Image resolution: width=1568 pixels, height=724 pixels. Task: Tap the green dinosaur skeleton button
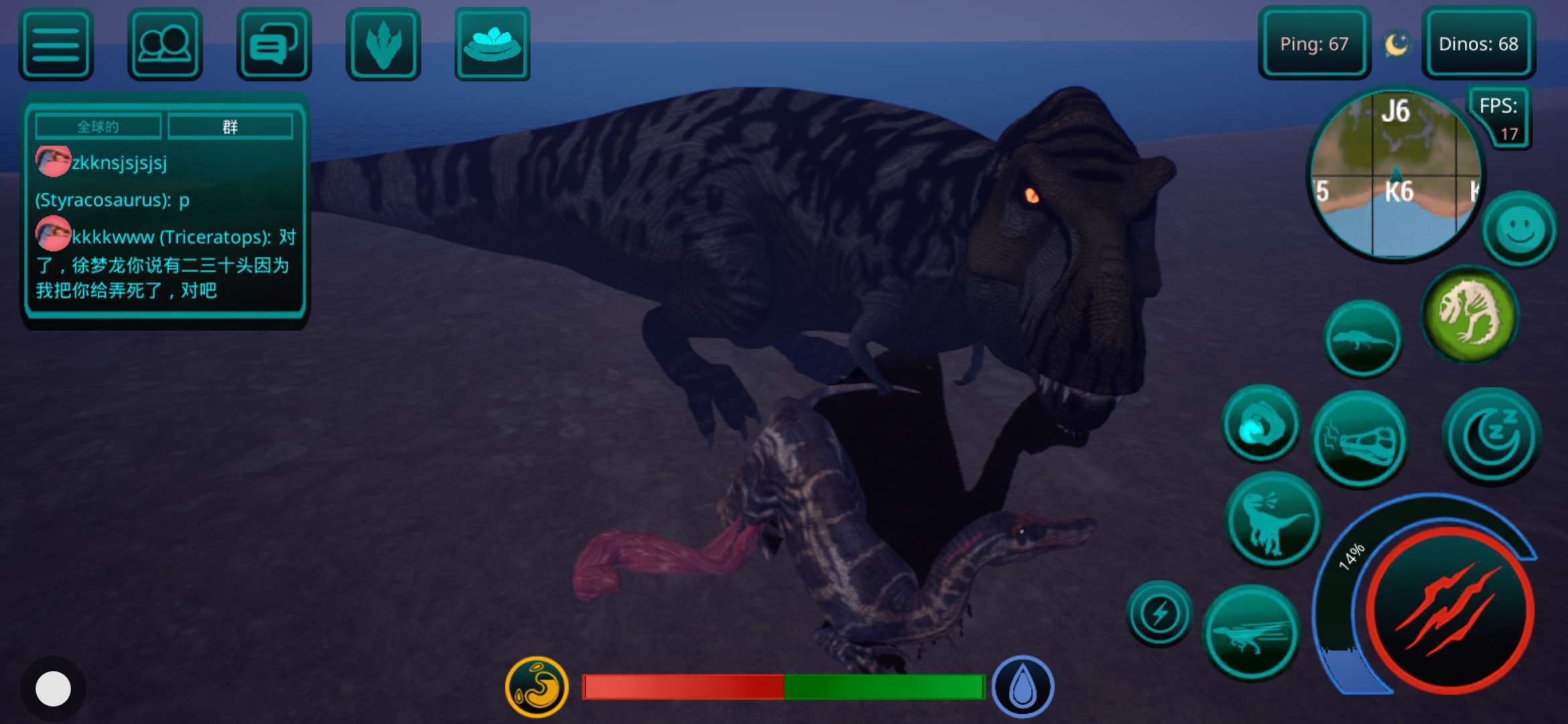coord(1470,314)
